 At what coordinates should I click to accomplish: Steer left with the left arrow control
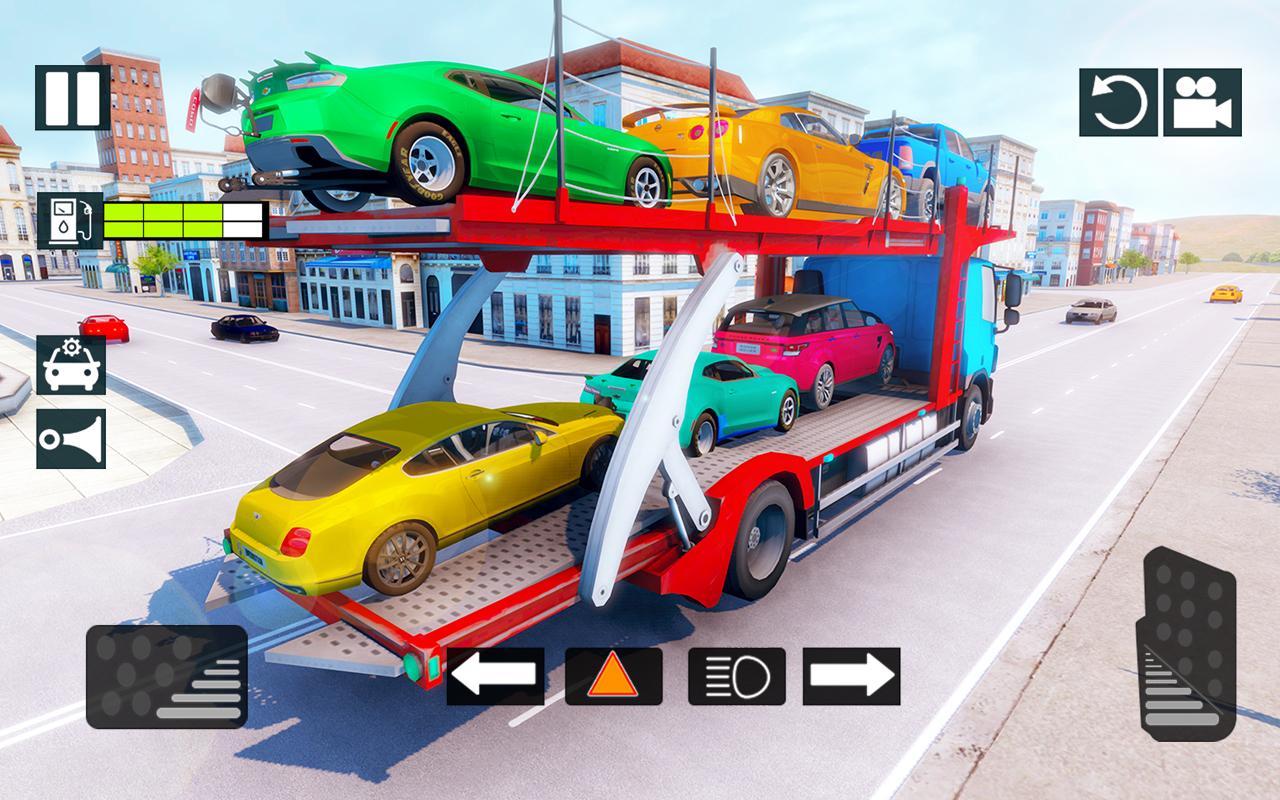(498, 676)
